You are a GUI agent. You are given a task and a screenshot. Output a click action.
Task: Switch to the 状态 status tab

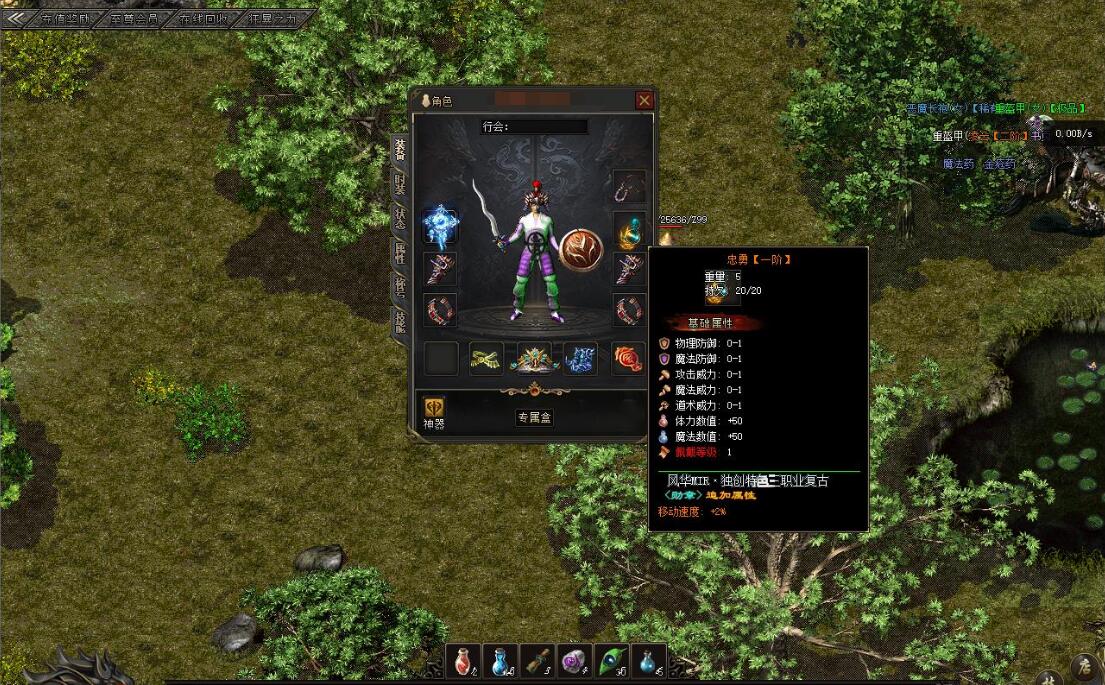(x=399, y=219)
